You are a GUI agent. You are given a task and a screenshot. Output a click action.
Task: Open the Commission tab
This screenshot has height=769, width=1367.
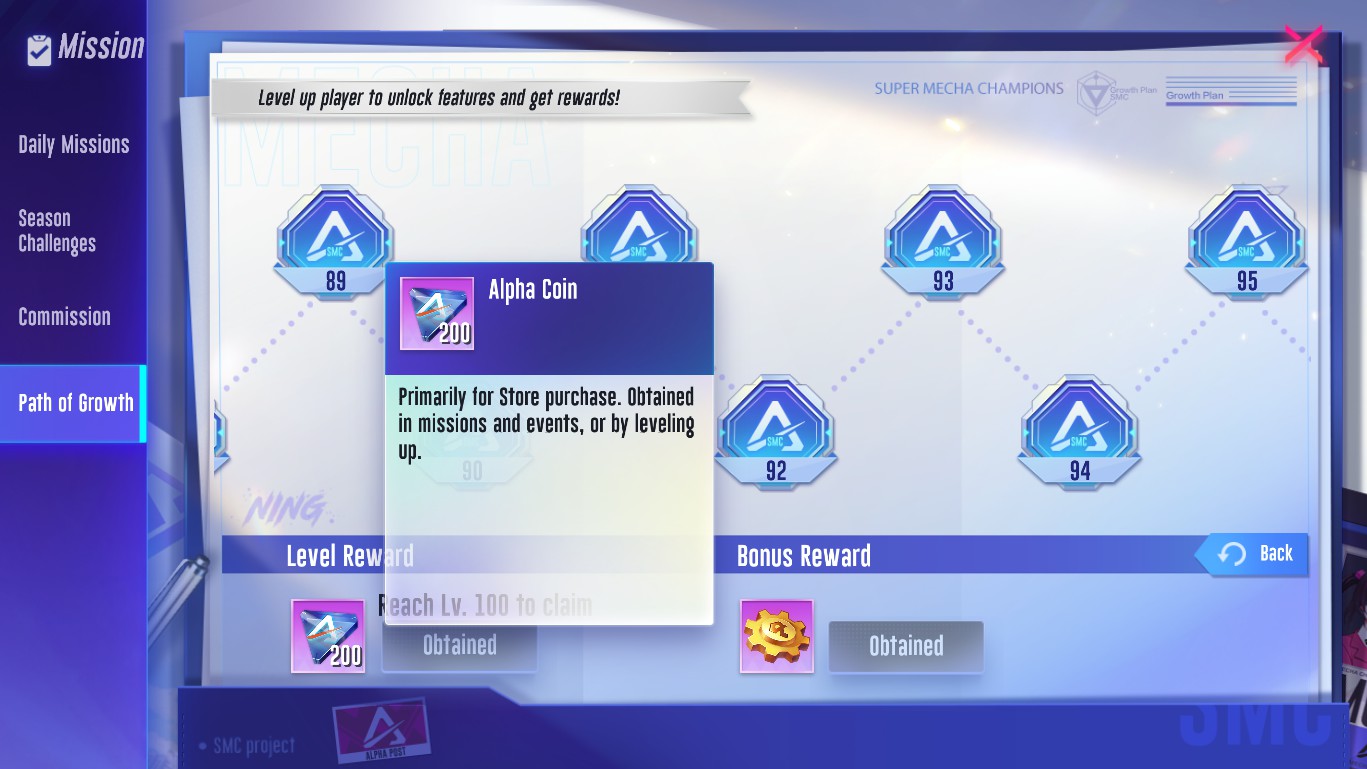click(65, 317)
